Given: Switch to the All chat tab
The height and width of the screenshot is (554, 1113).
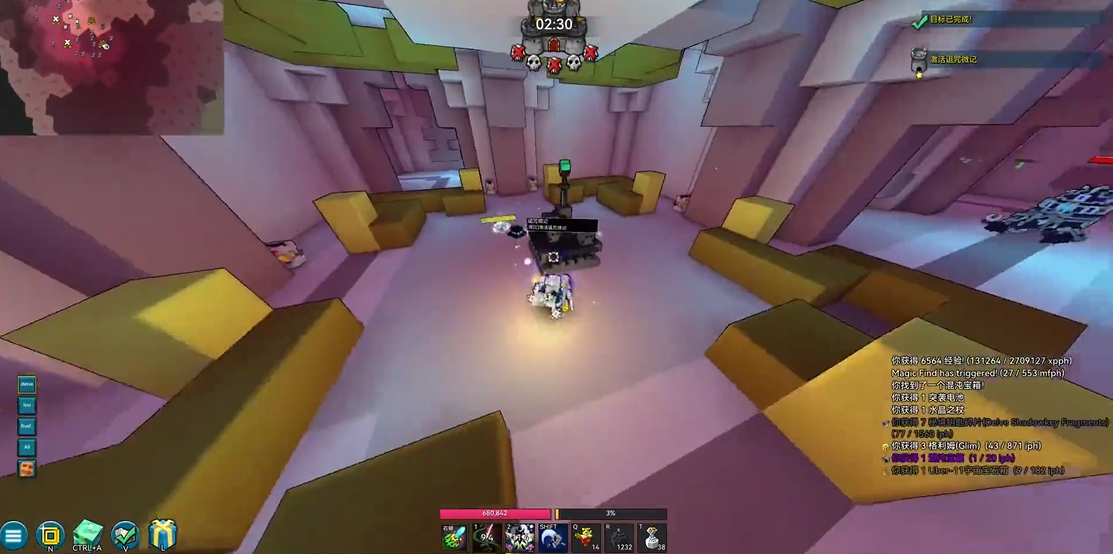Looking at the screenshot, I should pos(27,447).
